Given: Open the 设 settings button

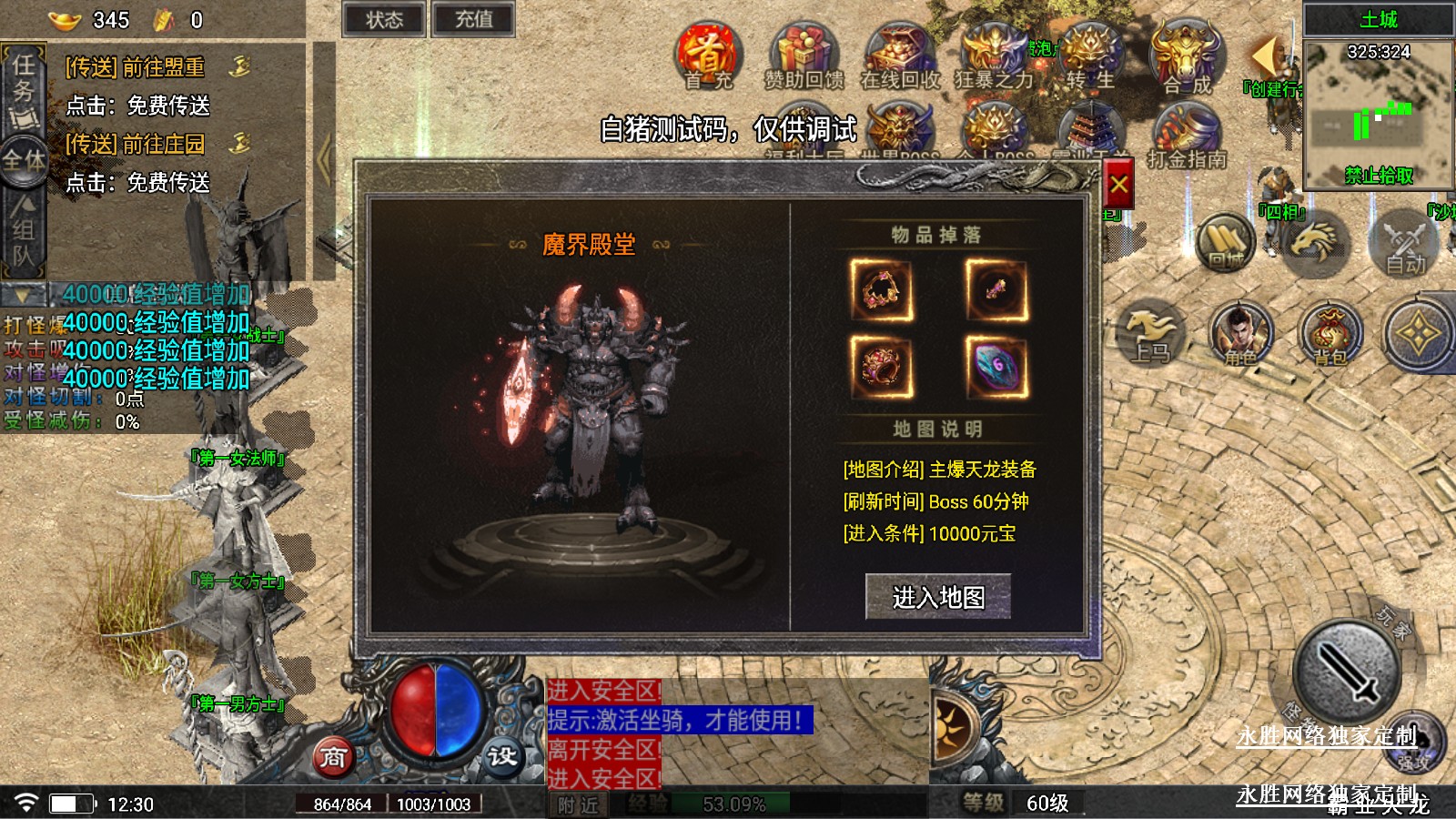Looking at the screenshot, I should tap(501, 757).
